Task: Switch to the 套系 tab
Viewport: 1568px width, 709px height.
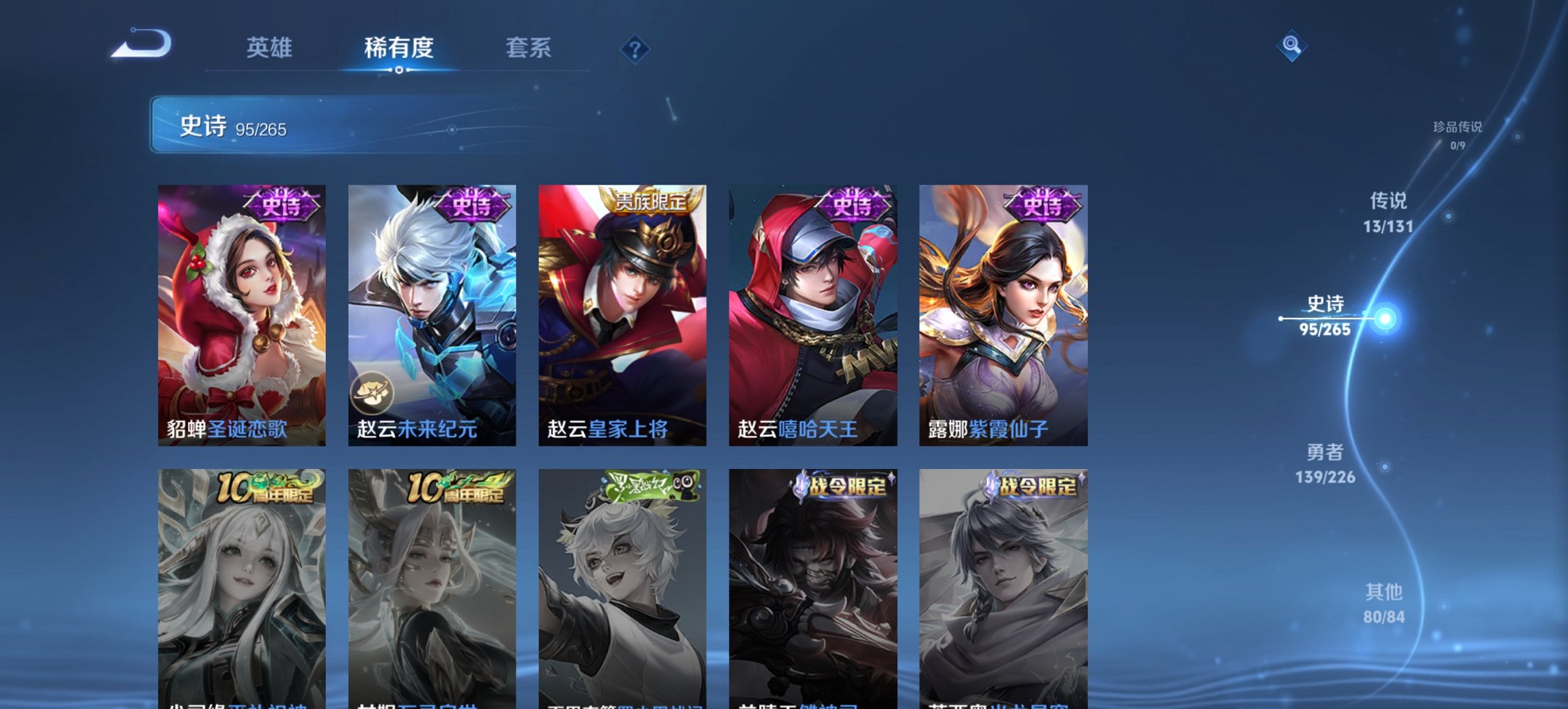Action: (529, 48)
